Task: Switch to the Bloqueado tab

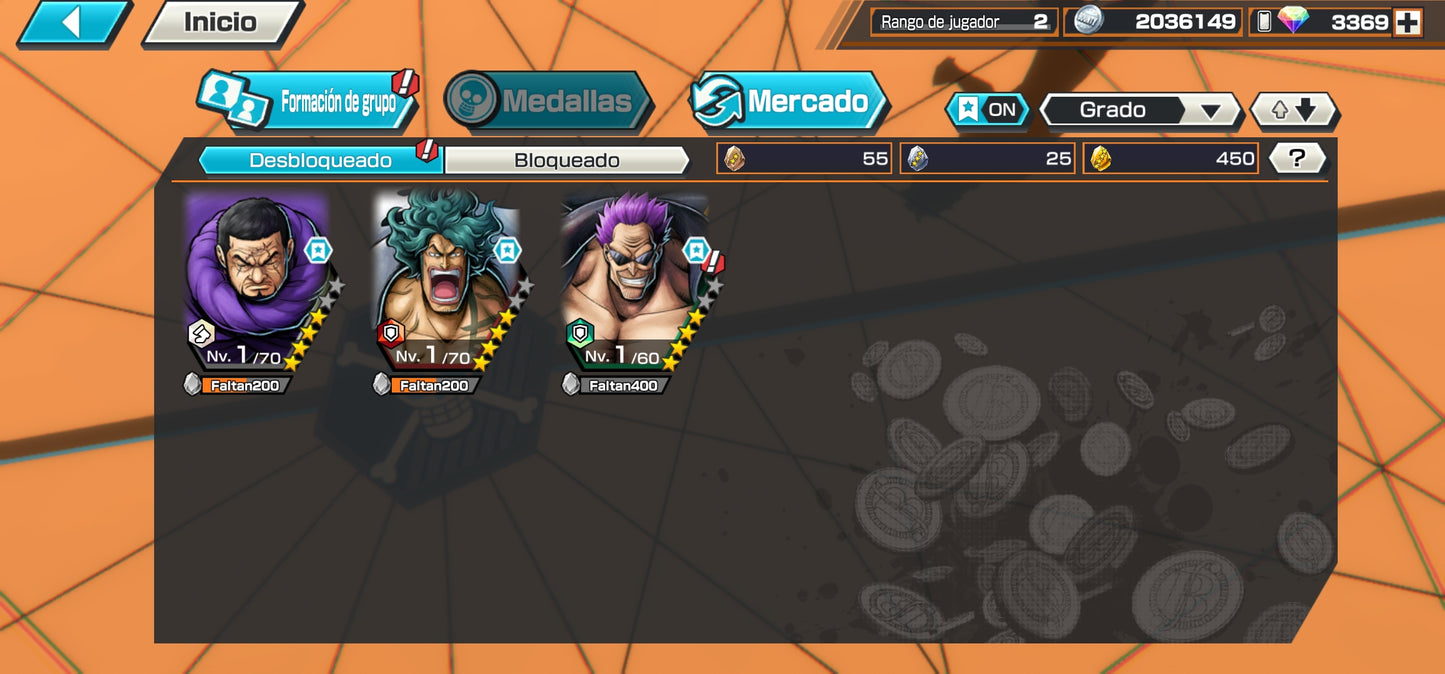Action: pyautogui.click(x=566, y=160)
